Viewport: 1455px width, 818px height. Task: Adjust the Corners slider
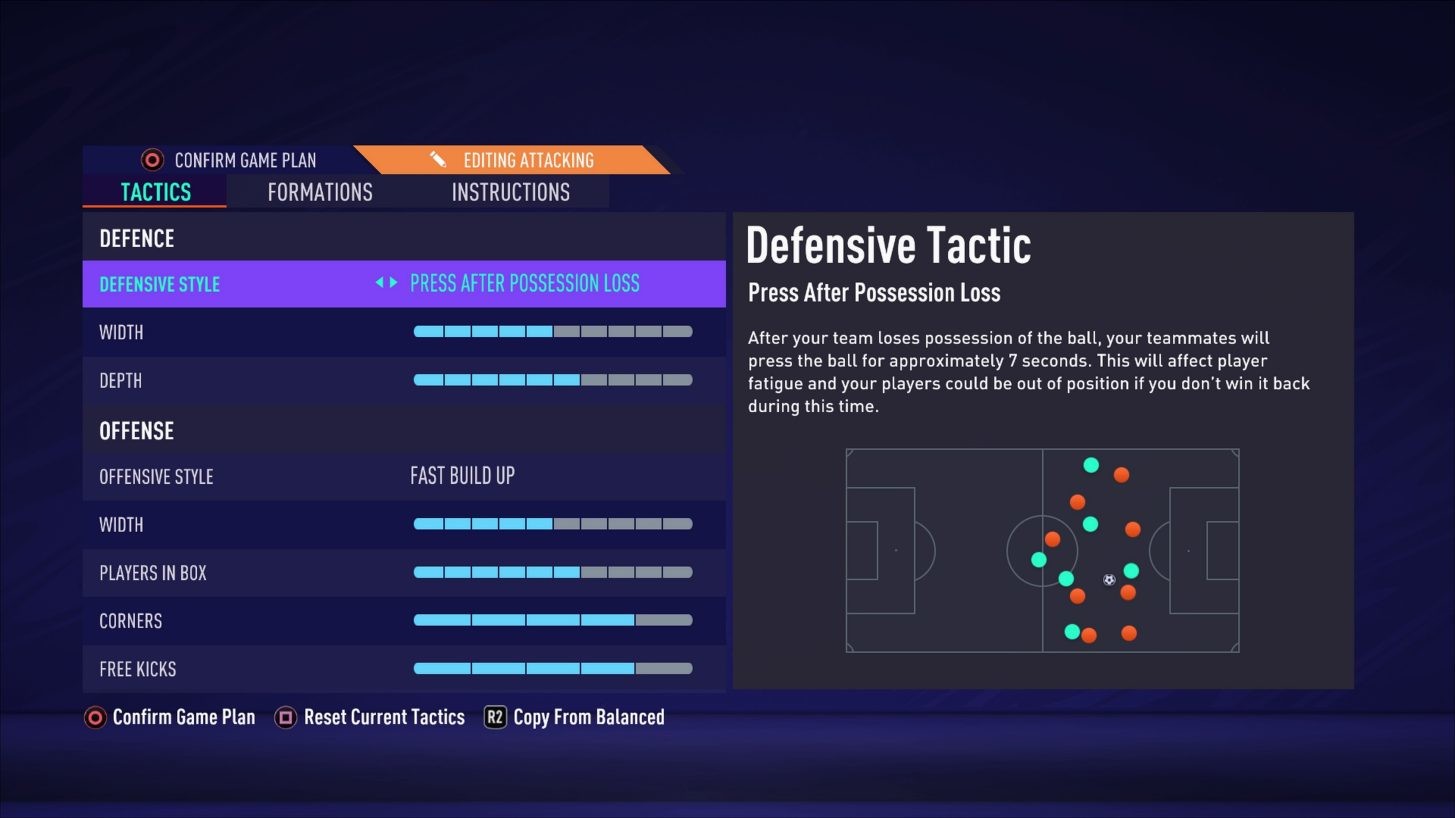coord(553,620)
